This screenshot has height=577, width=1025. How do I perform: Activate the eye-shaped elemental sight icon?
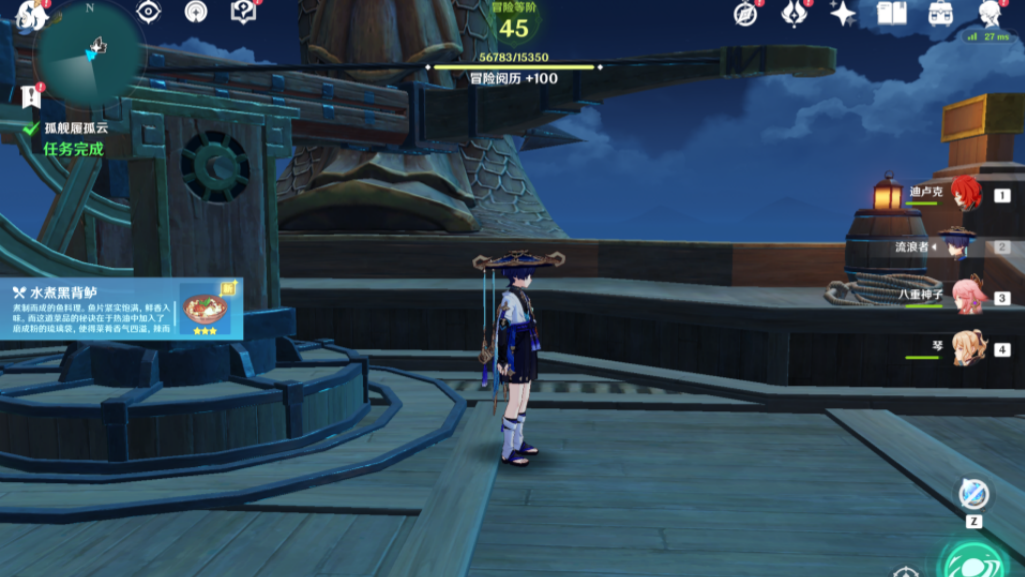(x=149, y=12)
